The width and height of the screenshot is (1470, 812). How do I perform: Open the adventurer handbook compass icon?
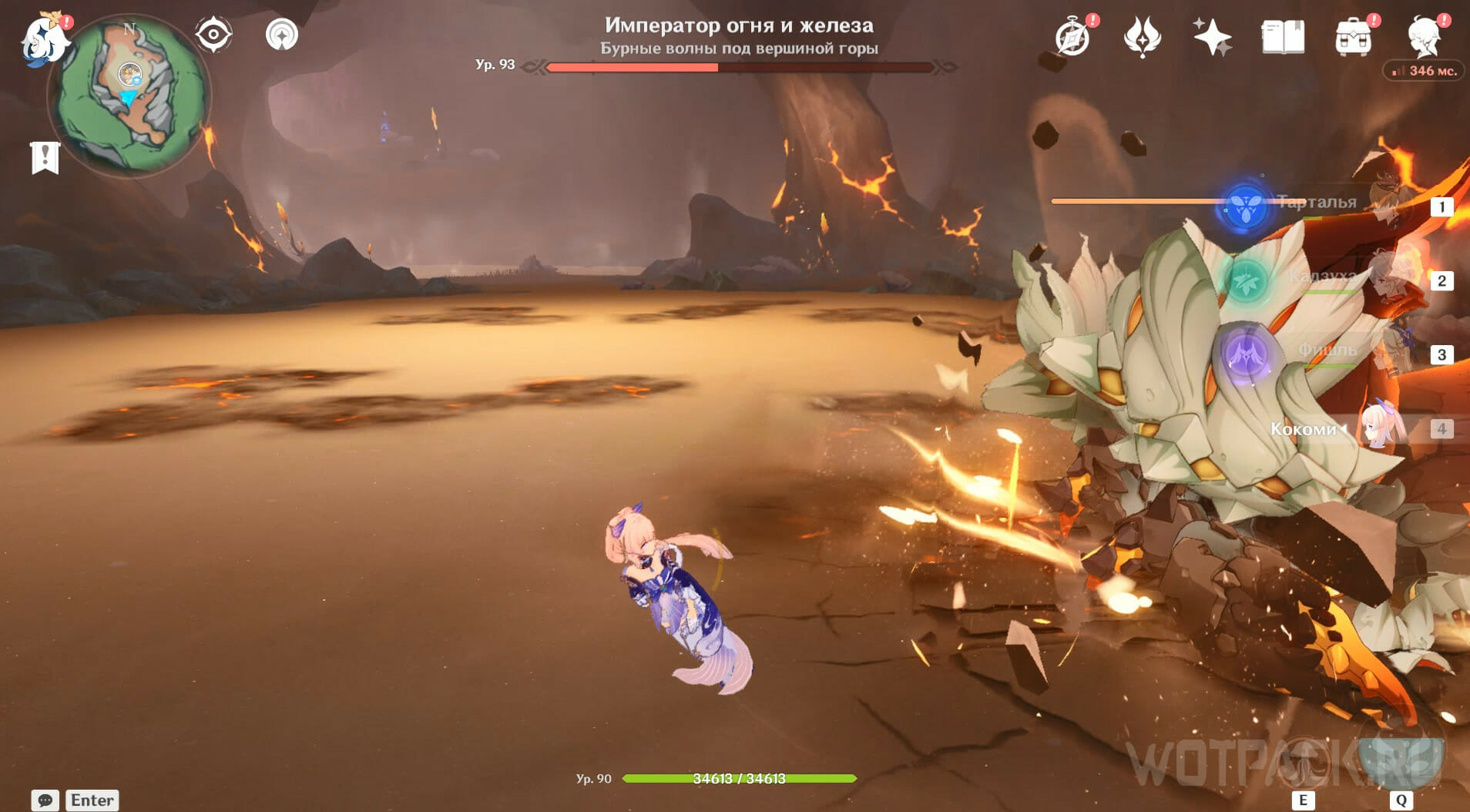tap(1073, 38)
